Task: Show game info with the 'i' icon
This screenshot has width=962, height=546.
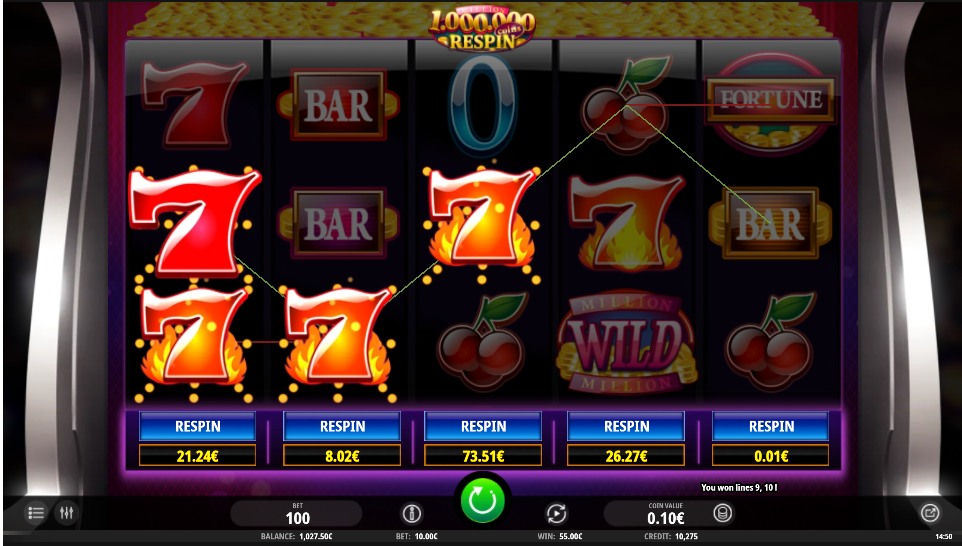Action: tap(411, 514)
